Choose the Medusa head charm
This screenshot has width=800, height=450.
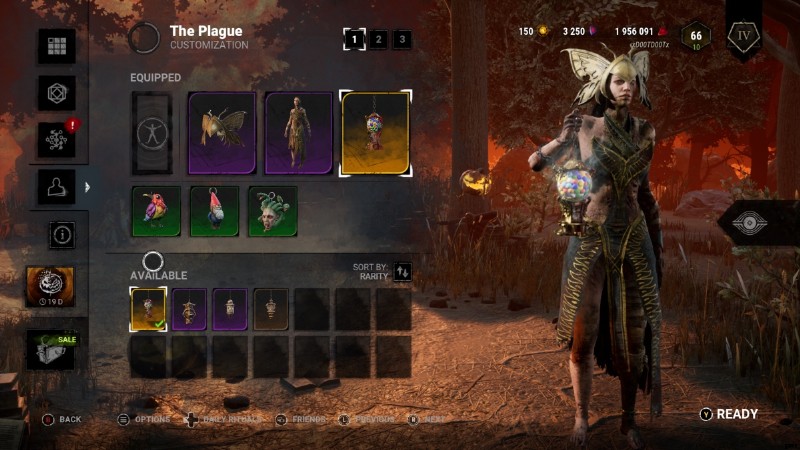(x=272, y=211)
